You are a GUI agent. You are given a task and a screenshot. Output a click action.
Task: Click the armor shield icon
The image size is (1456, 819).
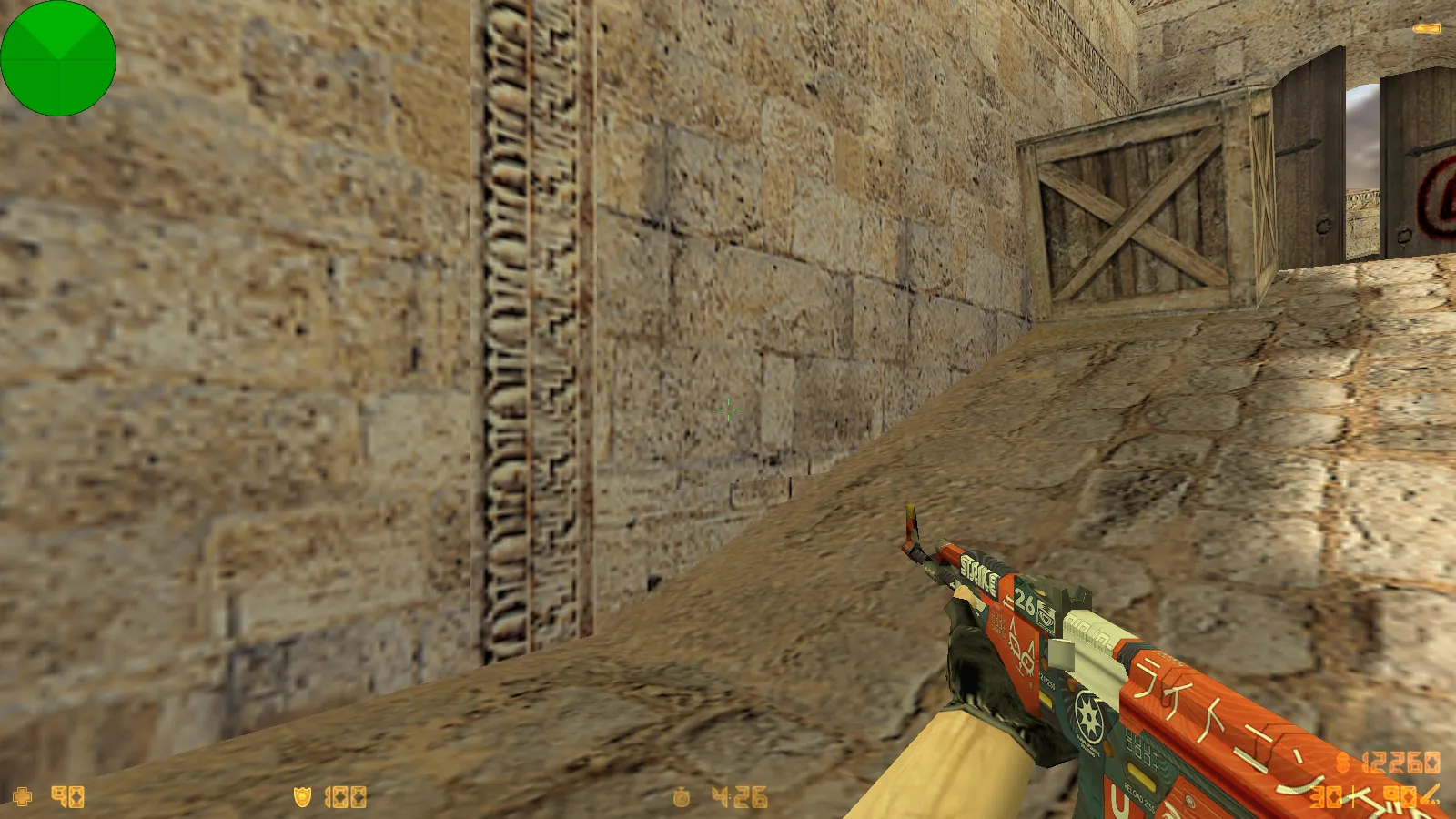302,797
